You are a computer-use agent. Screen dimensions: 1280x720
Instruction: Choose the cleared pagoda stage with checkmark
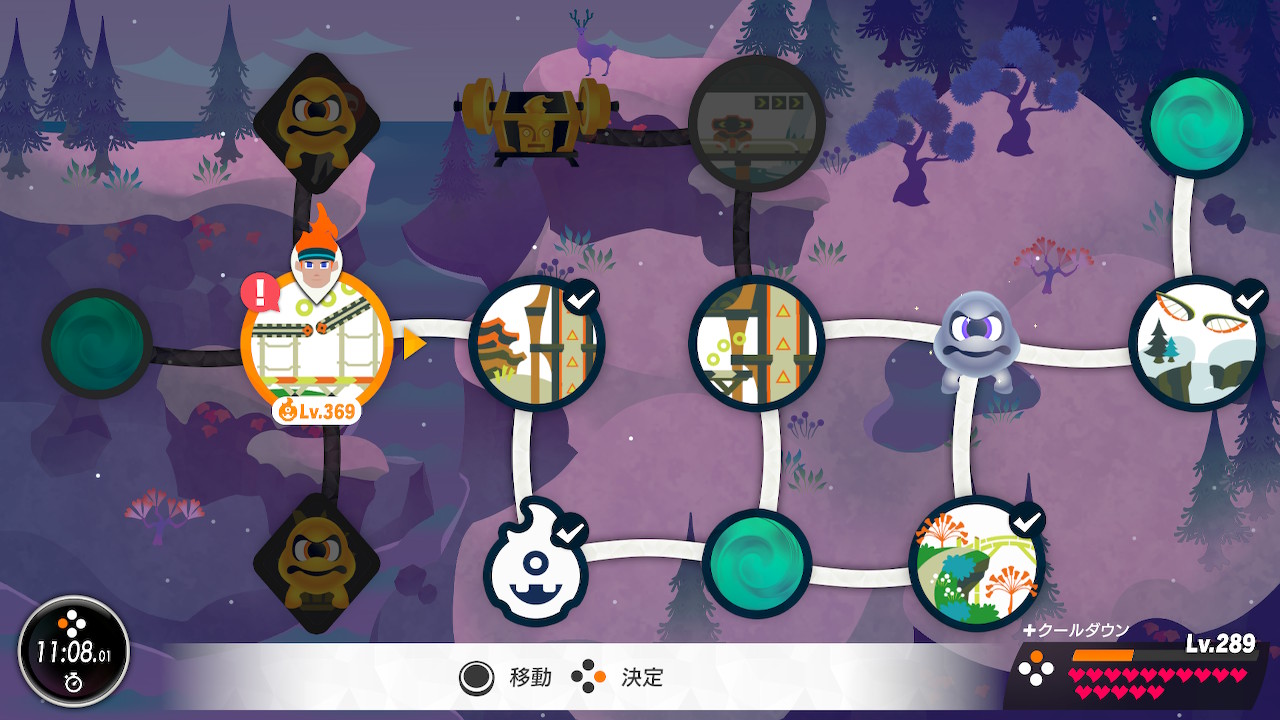click(537, 343)
